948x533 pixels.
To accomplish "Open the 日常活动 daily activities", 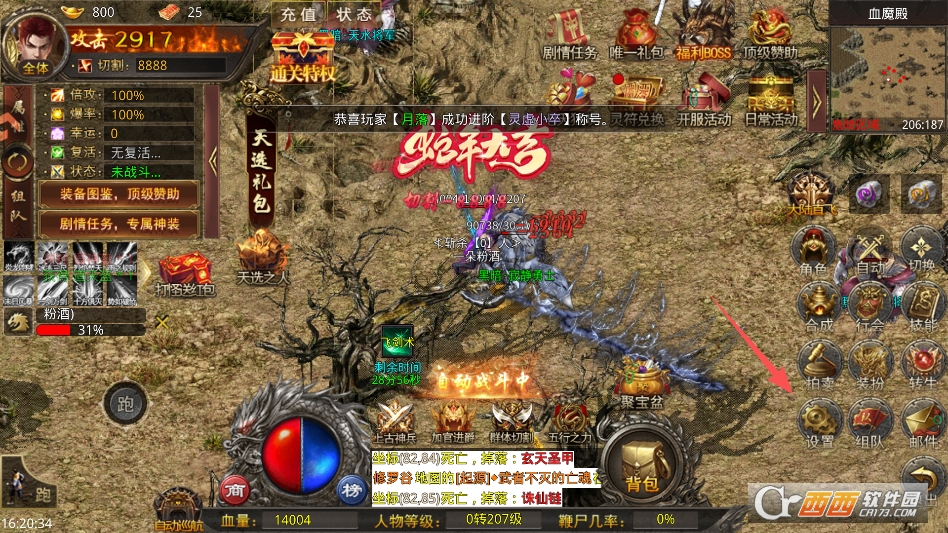I will pyautogui.click(x=771, y=97).
